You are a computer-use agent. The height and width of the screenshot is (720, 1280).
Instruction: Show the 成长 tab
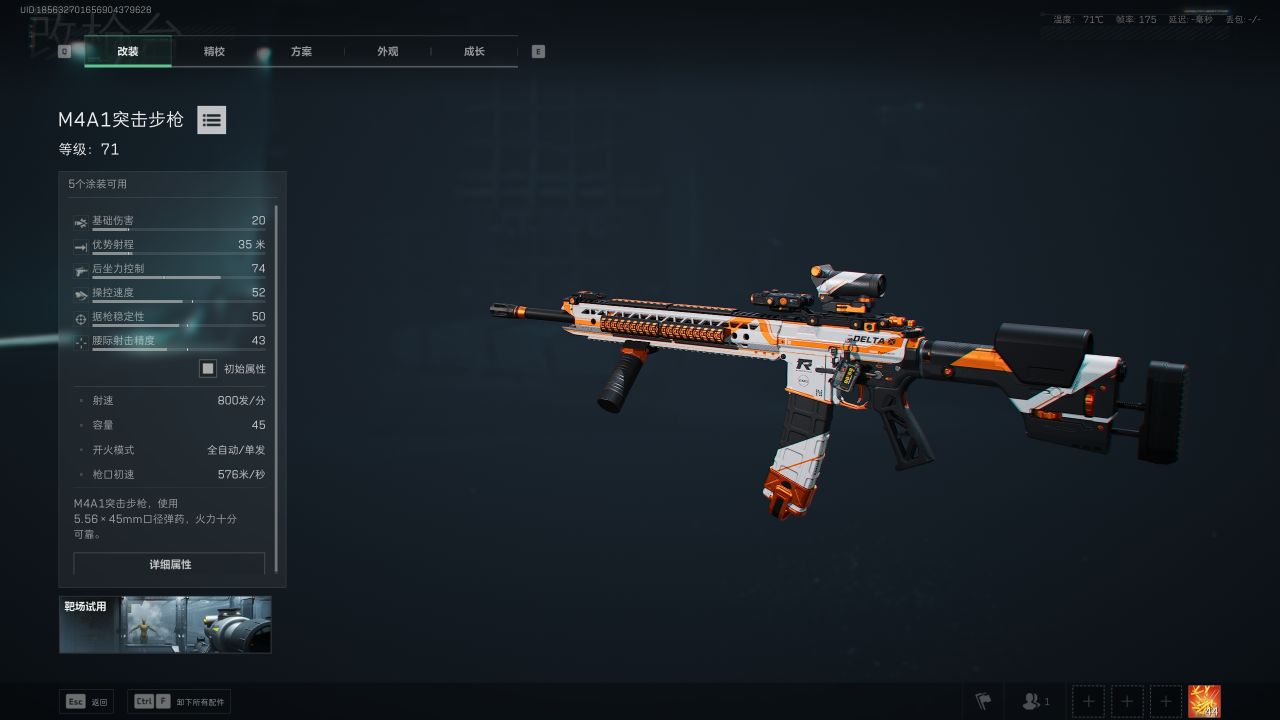tap(474, 51)
